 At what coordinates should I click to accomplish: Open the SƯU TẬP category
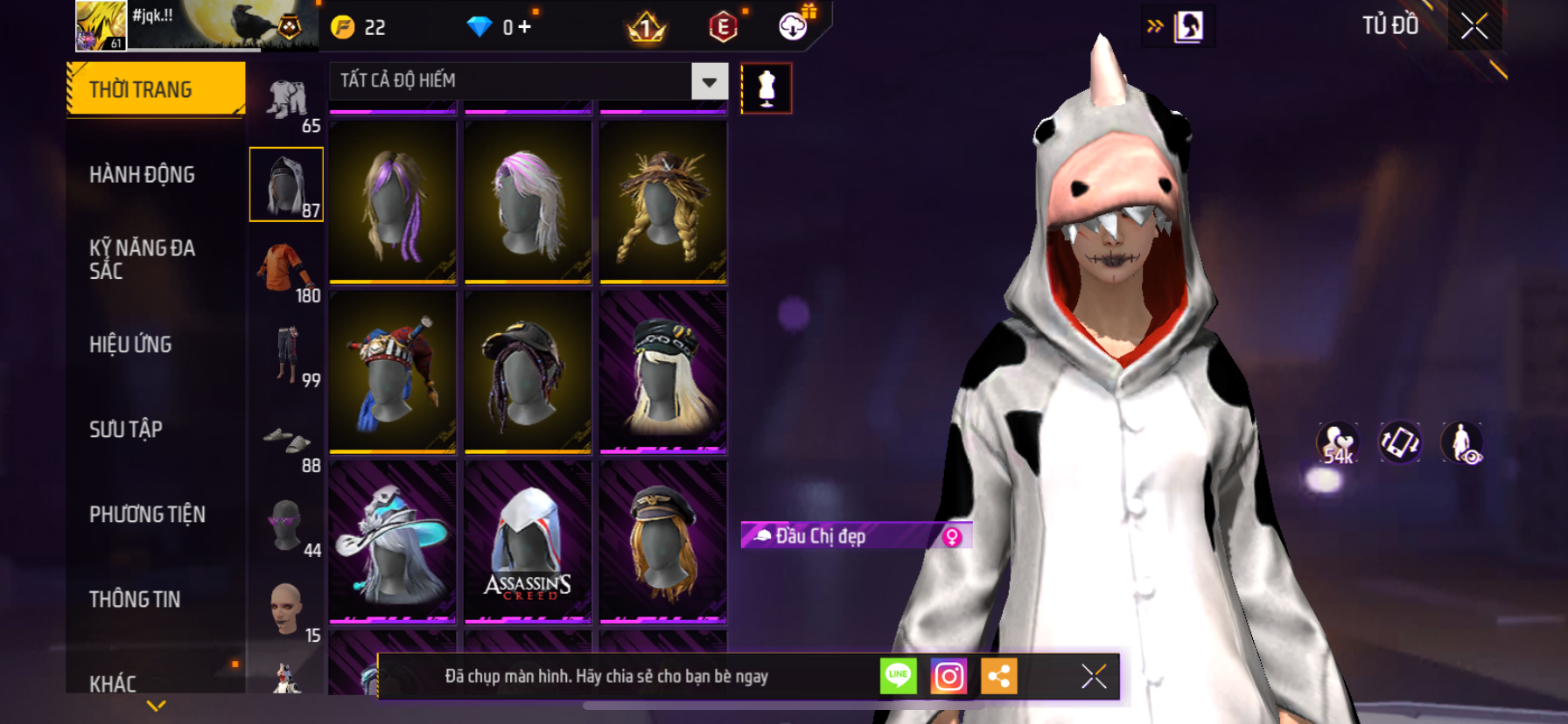tap(126, 429)
